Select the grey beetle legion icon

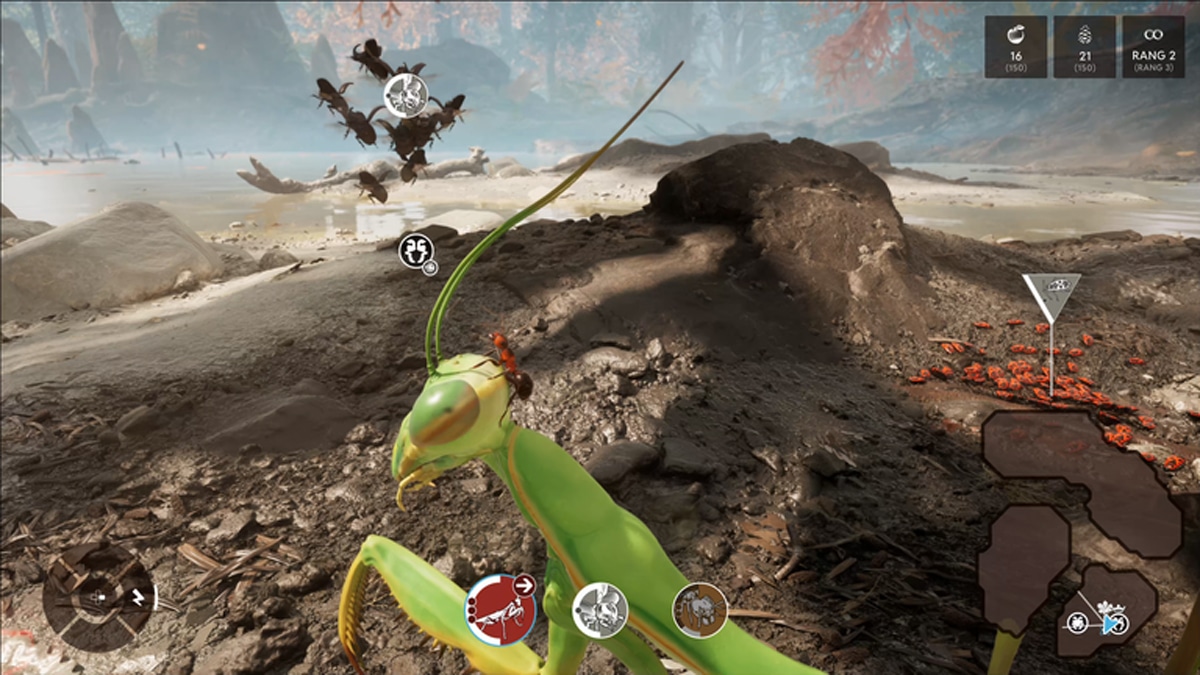600,609
